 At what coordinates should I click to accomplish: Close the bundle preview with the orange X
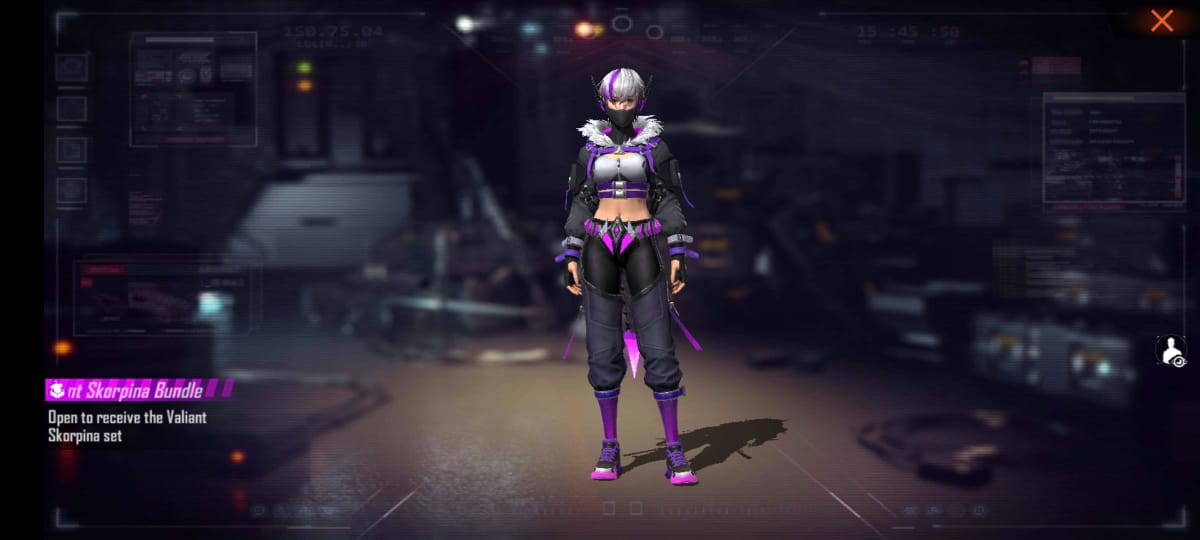coord(1161,21)
